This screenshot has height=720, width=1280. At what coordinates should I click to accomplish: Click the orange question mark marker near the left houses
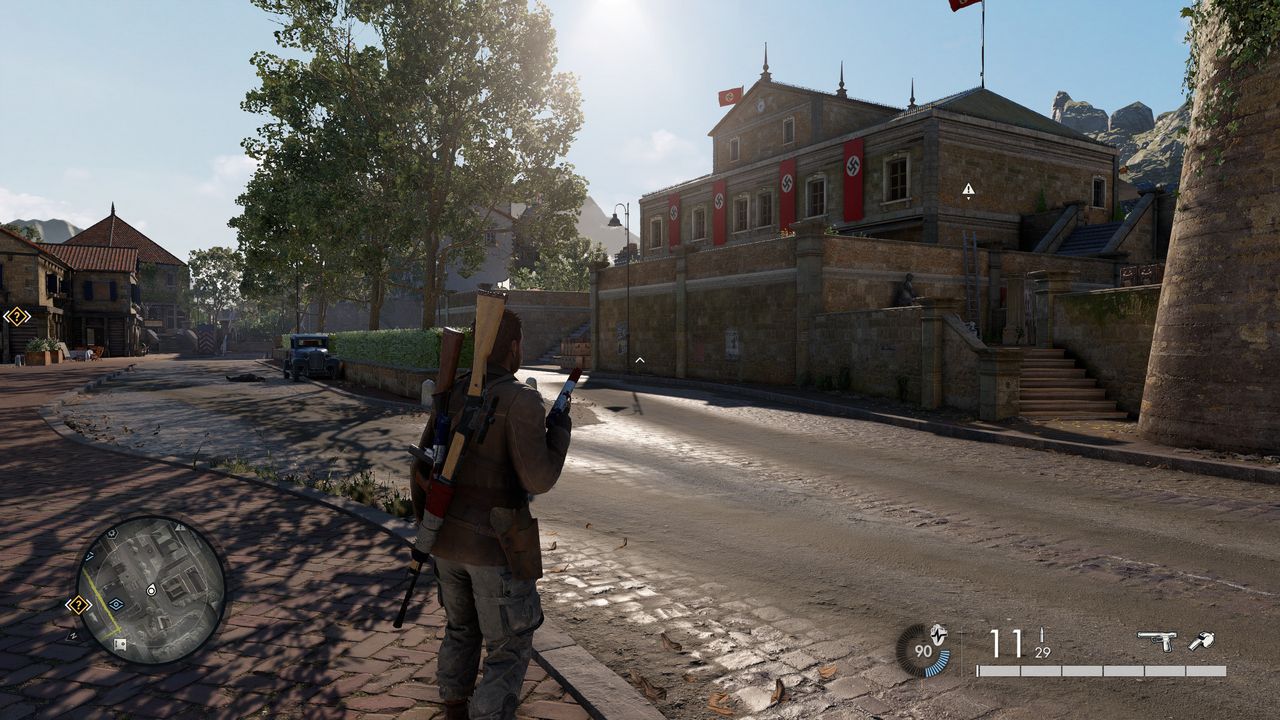coord(16,317)
